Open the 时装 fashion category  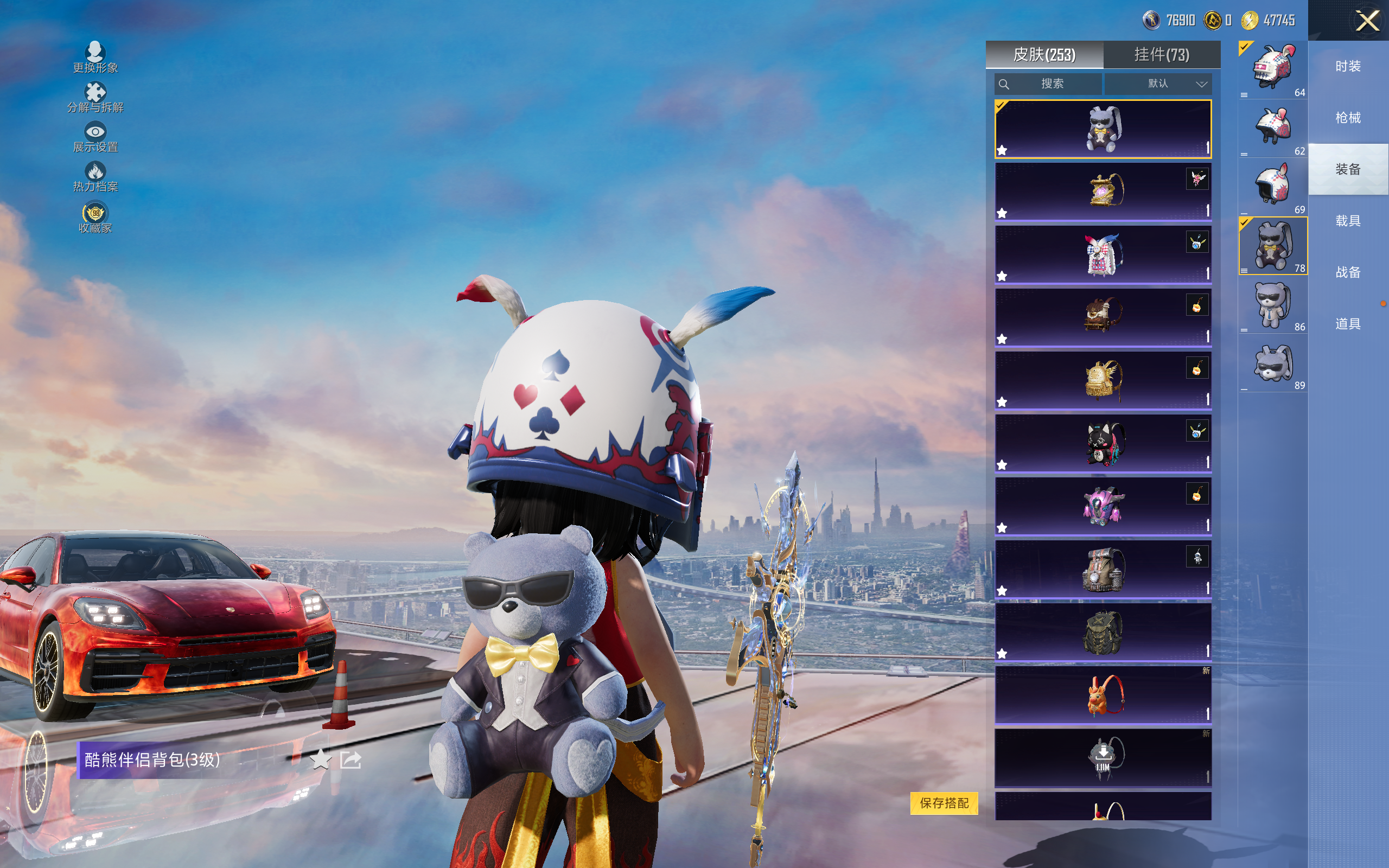tap(1348, 67)
